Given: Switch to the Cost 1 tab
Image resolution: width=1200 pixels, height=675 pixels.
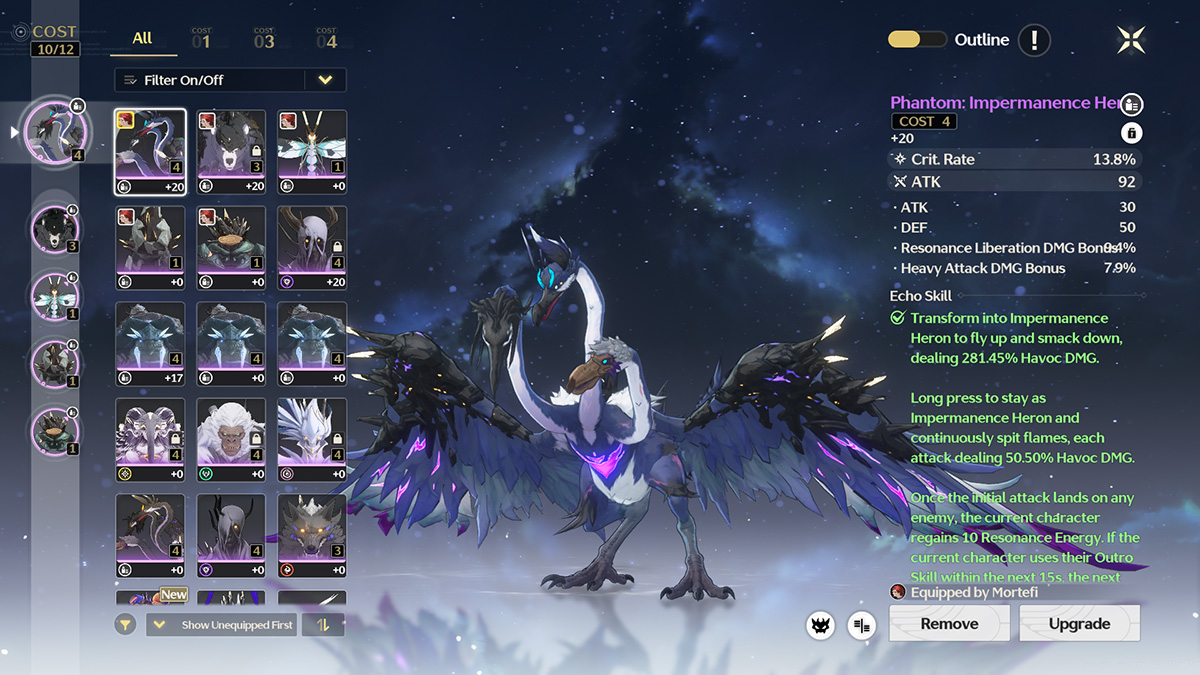Looking at the screenshot, I should pyautogui.click(x=201, y=40).
